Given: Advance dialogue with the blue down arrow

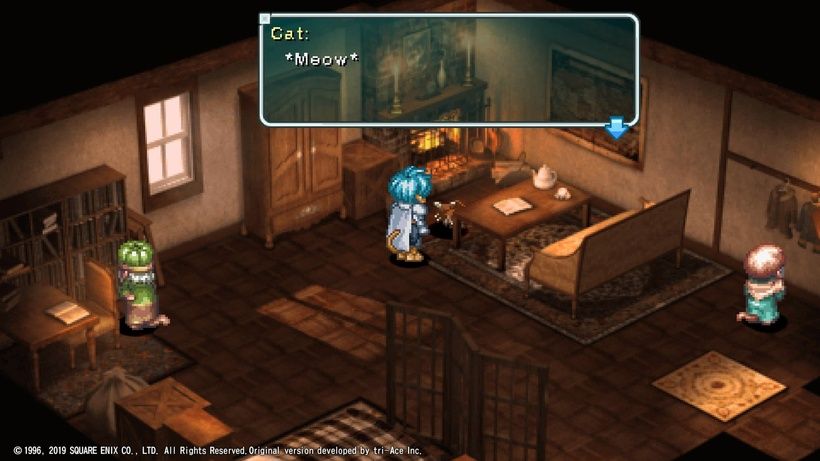Looking at the screenshot, I should [x=617, y=128].
